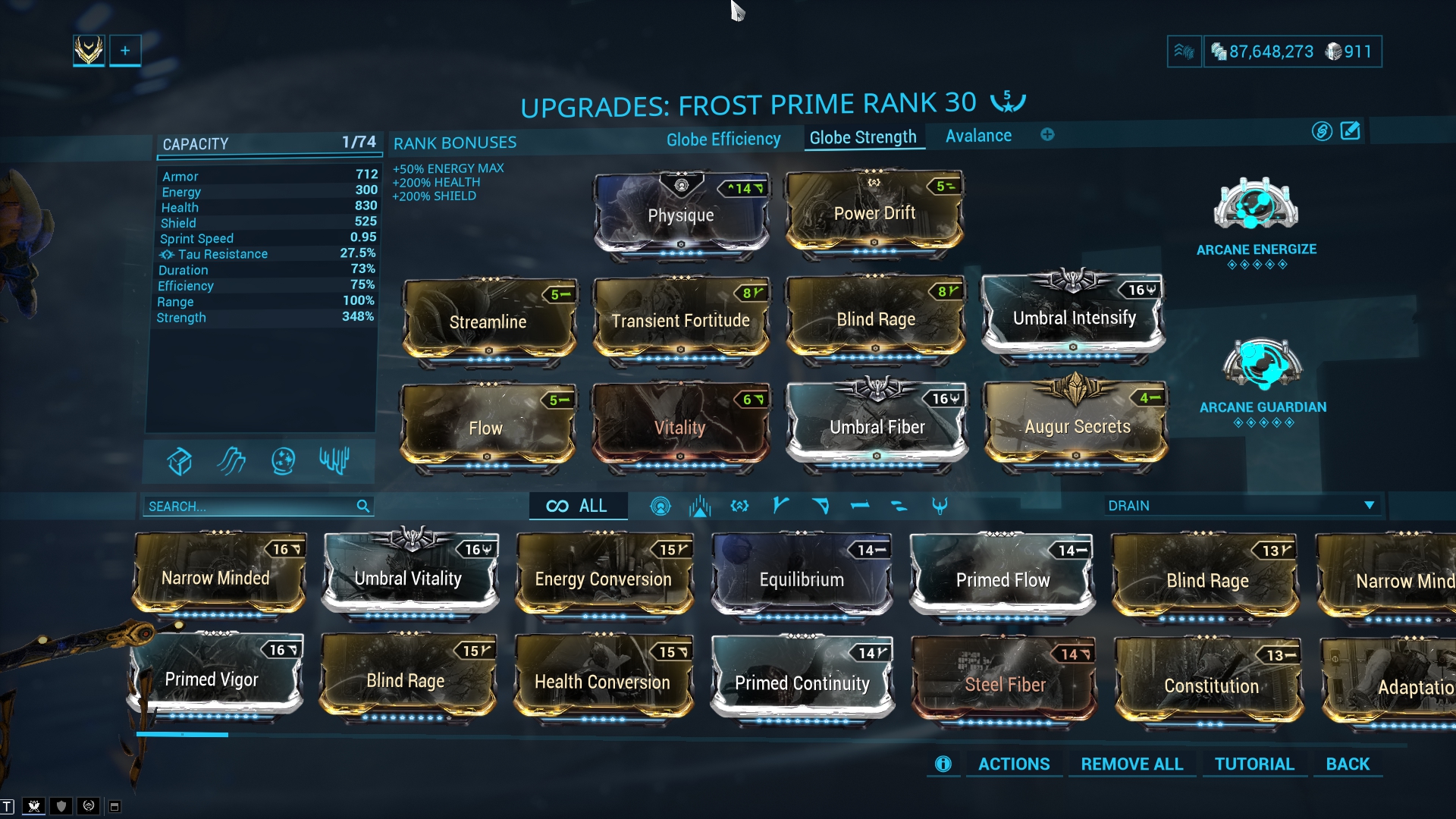Show All mods filter
Image resolution: width=1456 pixels, height=819 pixels.
pyautogui.click(x=578, y=507)
